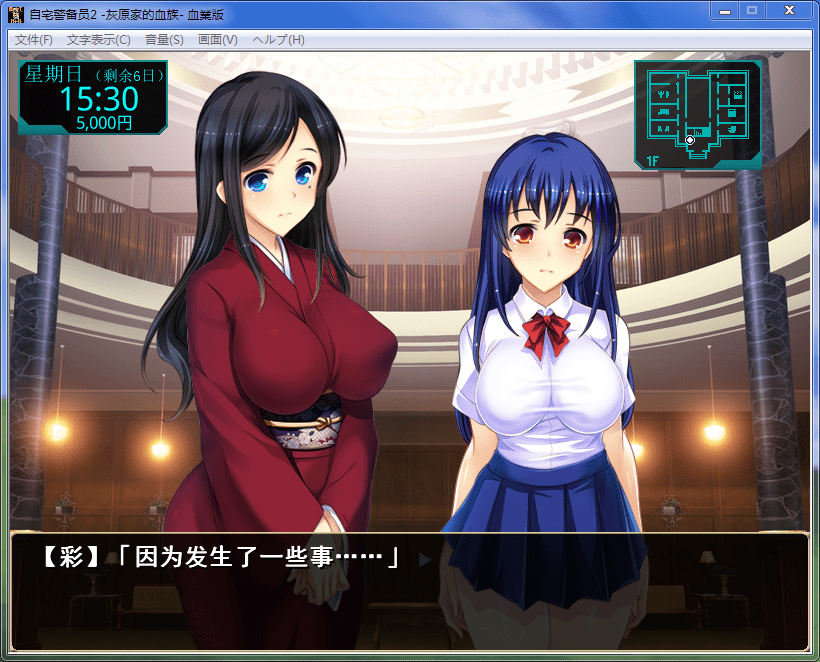Close the game window

[789, 10]
